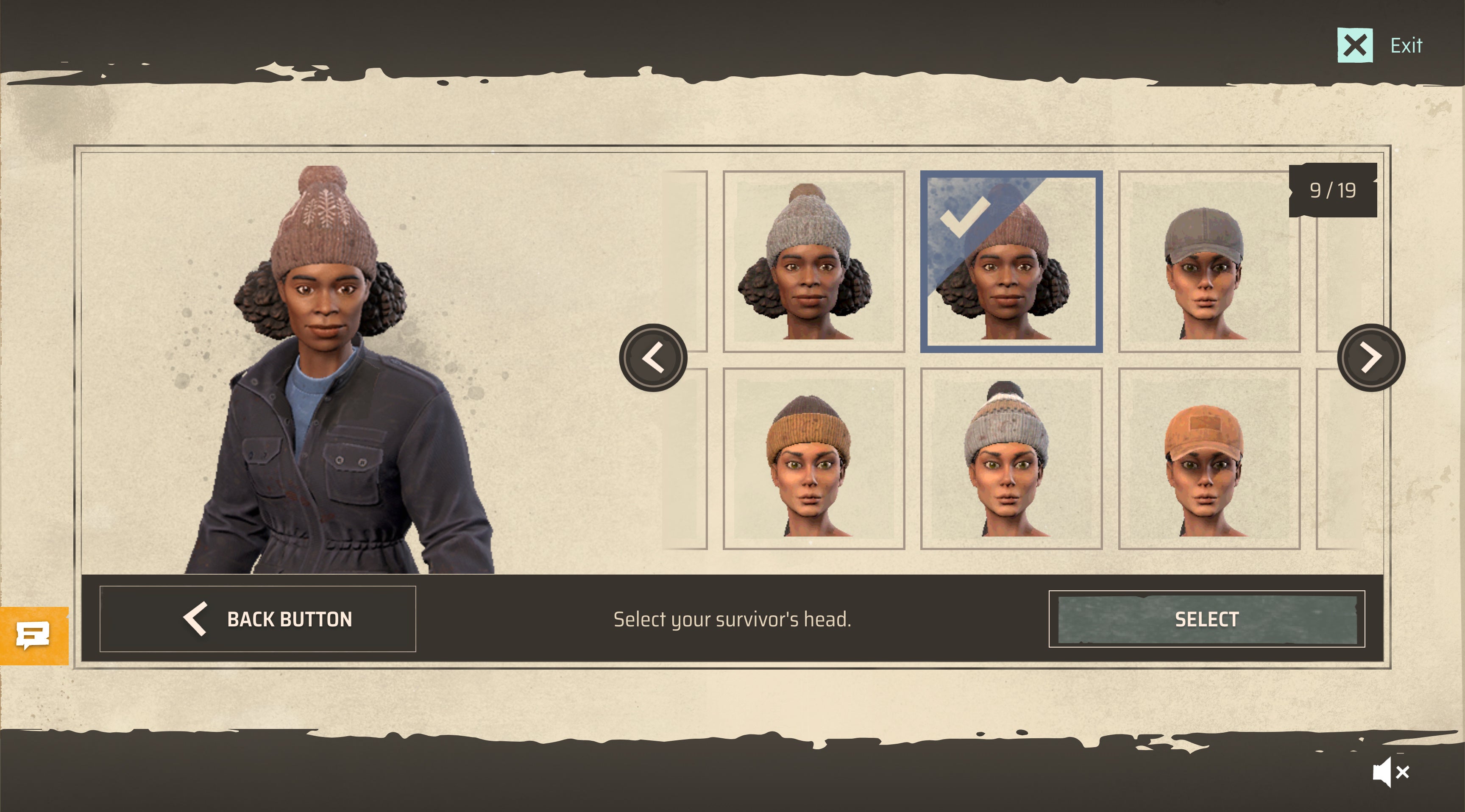Open the orange chat feedback tab

point(33,636)
